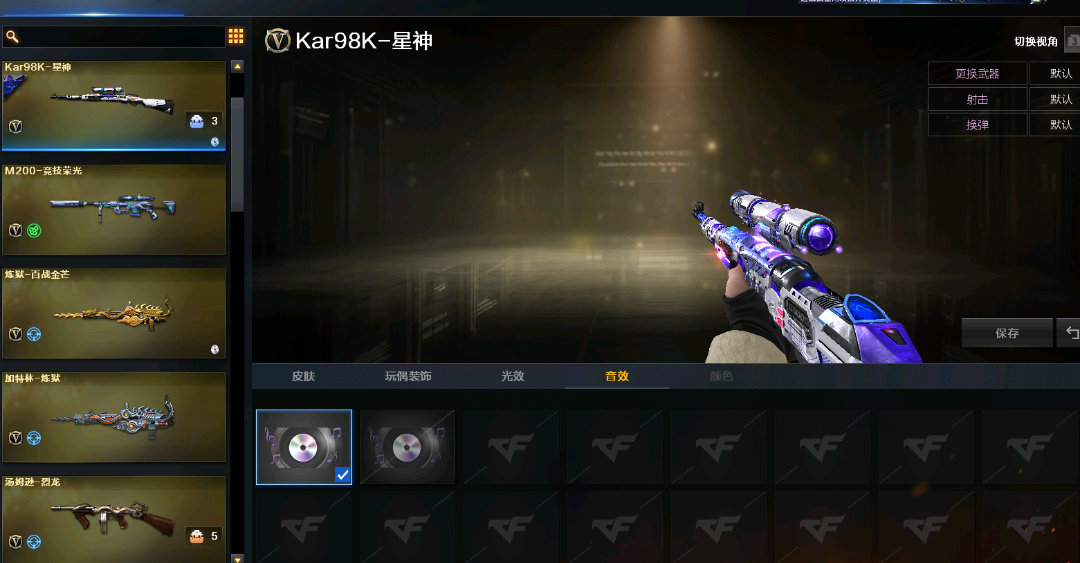
Task: Select the 汤姆逊-烈龙 weapon entry
Action: (x=113, y=516)
